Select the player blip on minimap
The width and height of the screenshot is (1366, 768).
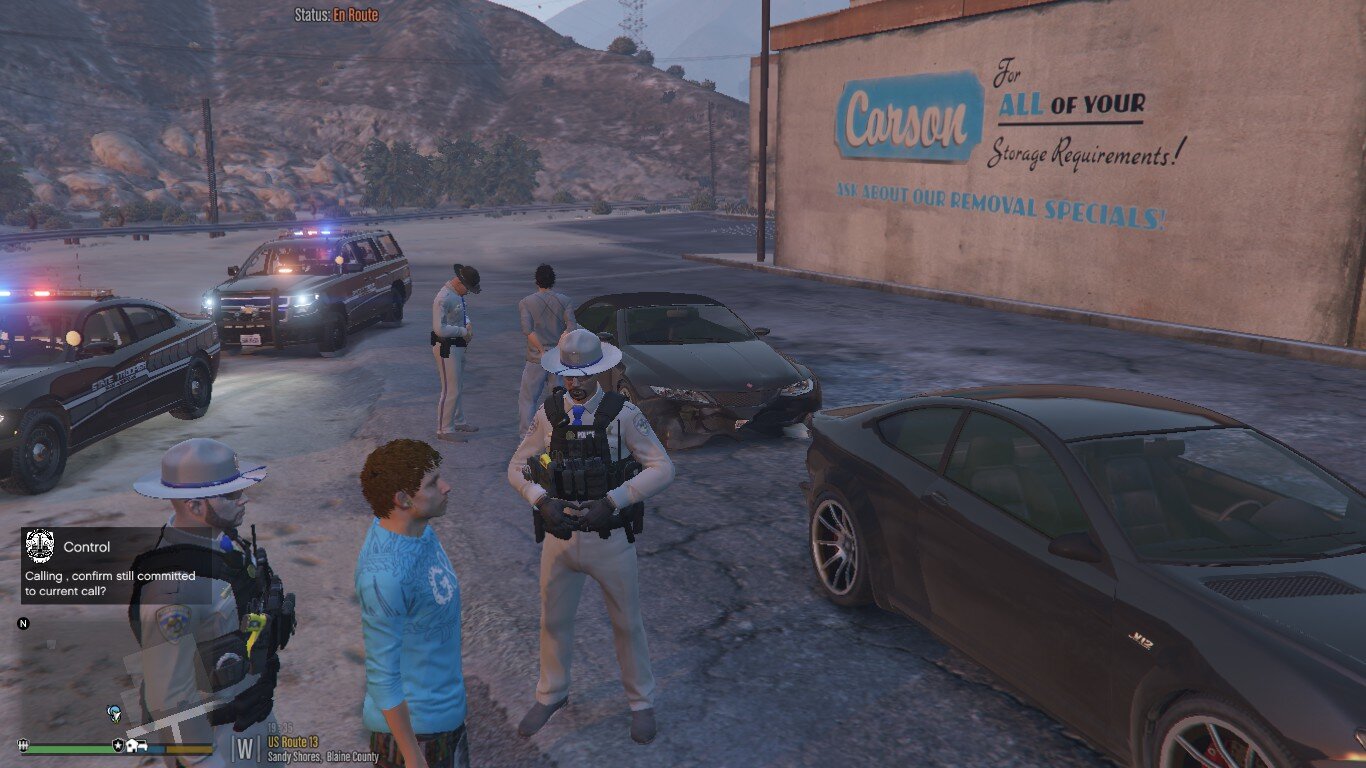[115, 712]
